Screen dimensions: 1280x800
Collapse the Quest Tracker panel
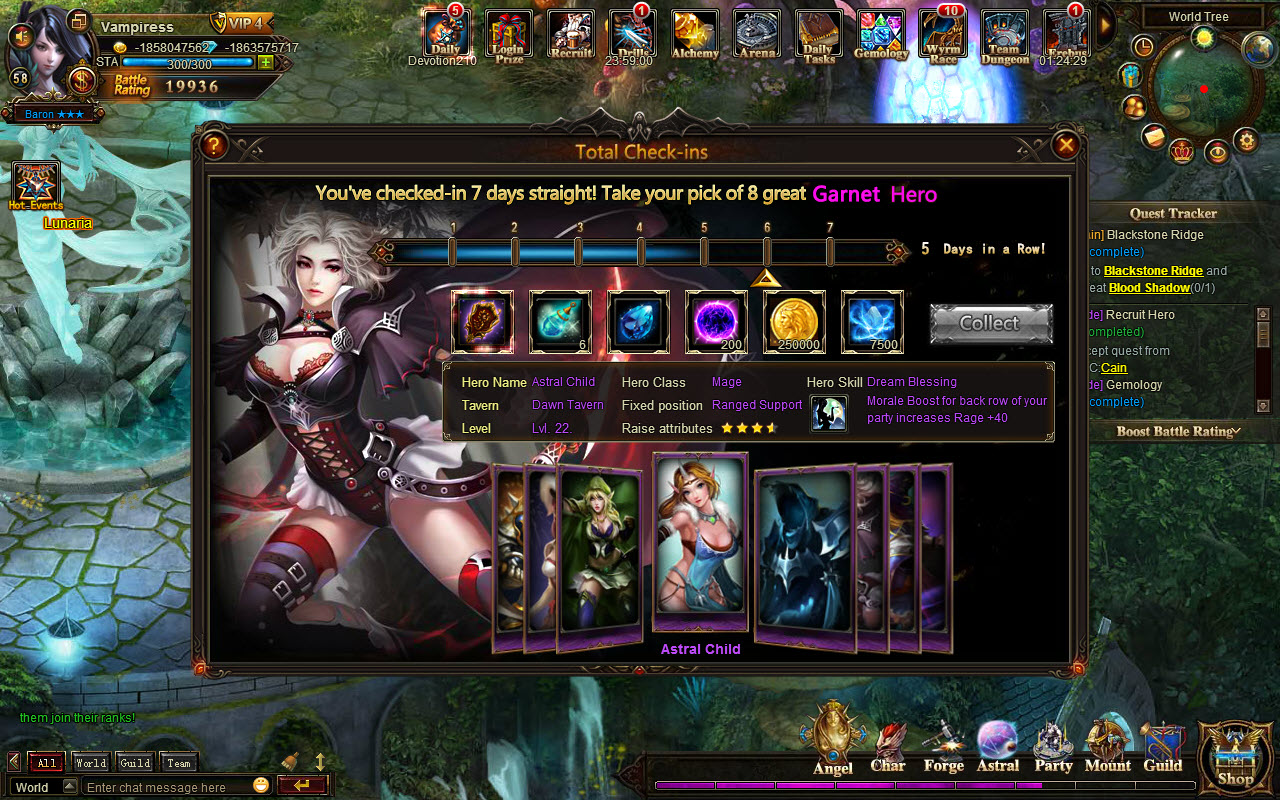point(1173,213)
